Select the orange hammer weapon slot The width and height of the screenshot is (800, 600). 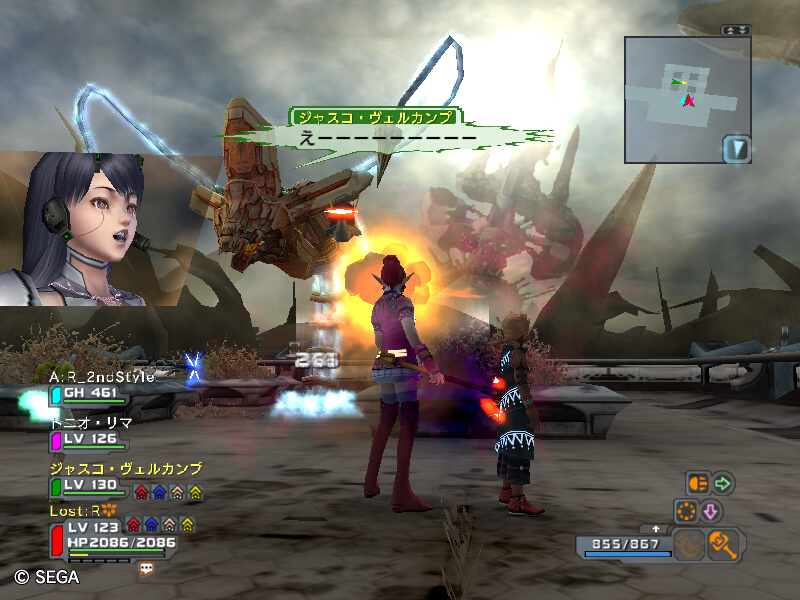point(722,544)
